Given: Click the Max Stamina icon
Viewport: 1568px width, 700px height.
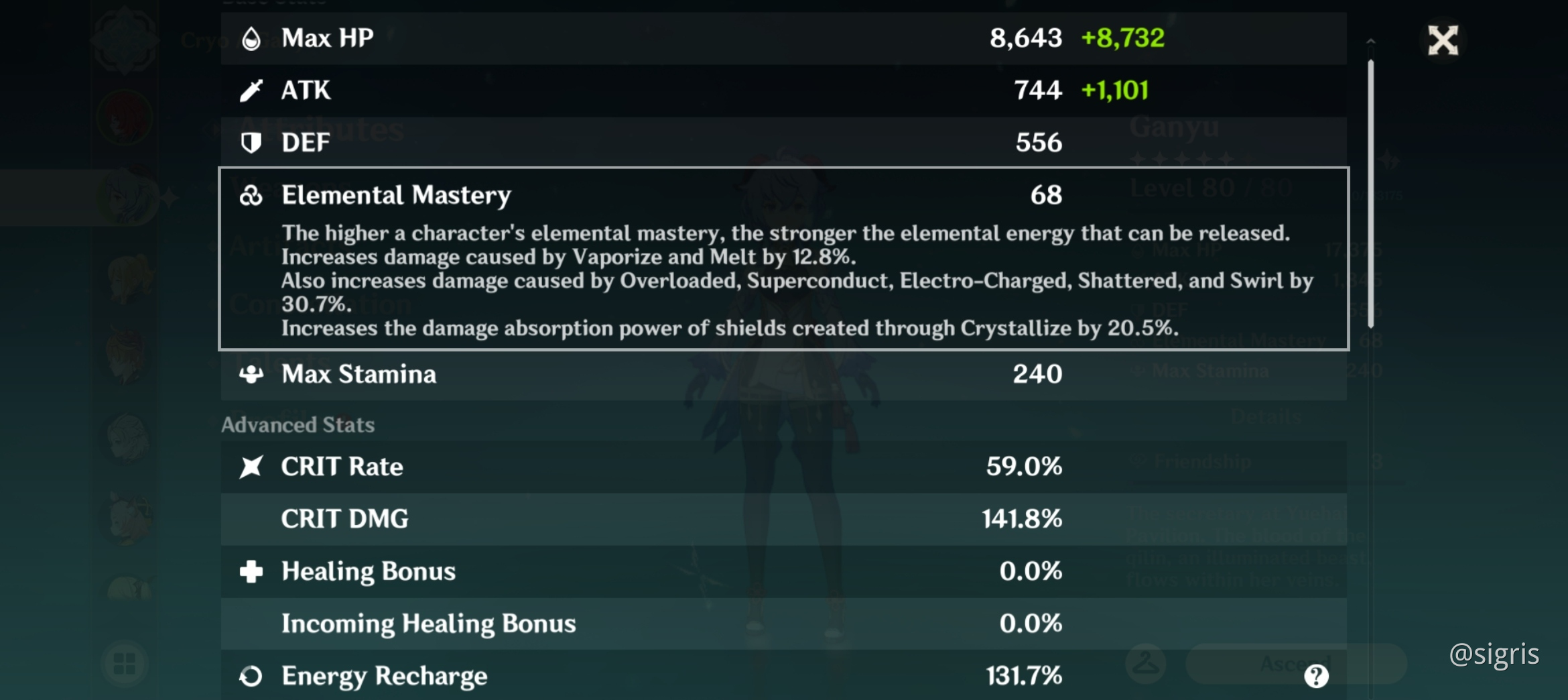Looking at the screenshot, I should 251,375.
